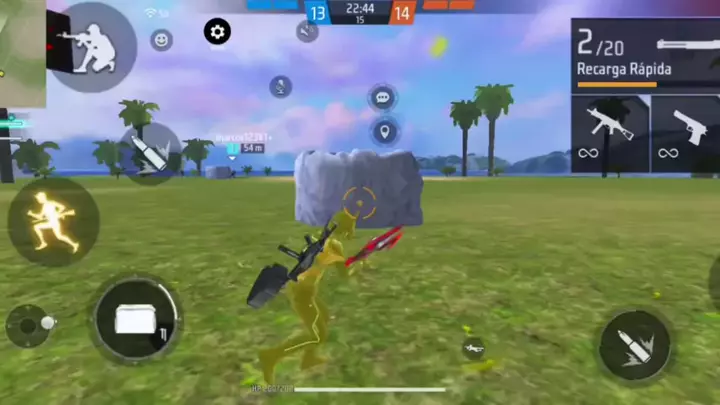Open the smiley emote menu

coord(161,40)
